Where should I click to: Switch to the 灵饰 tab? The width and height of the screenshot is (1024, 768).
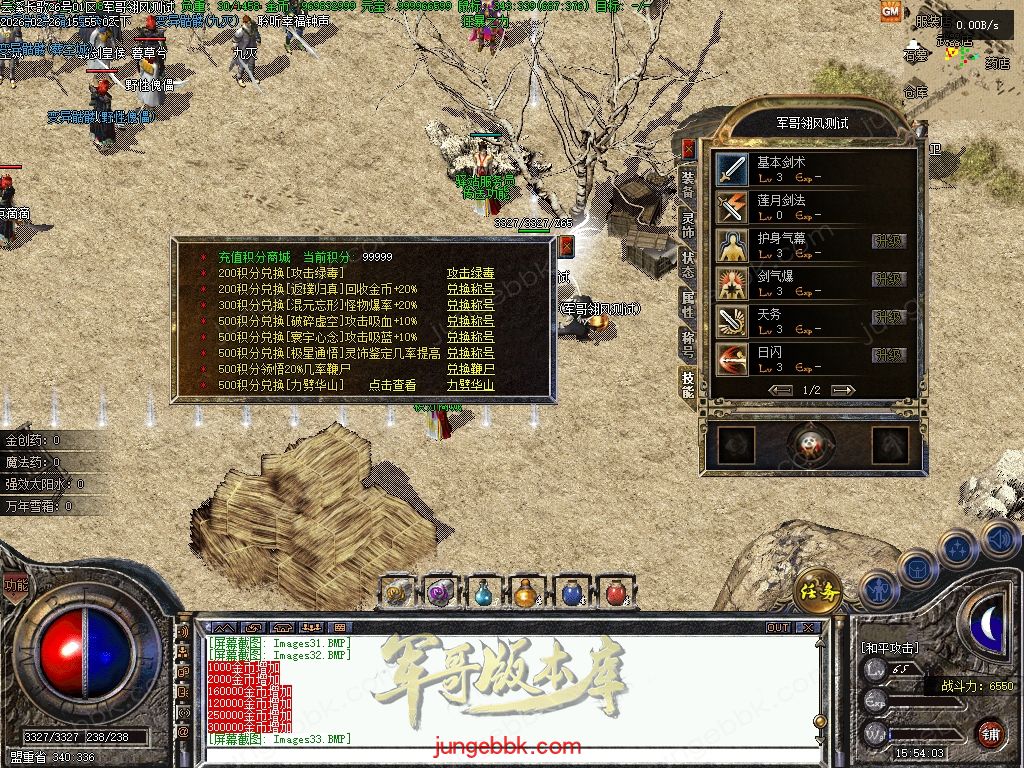688,223
